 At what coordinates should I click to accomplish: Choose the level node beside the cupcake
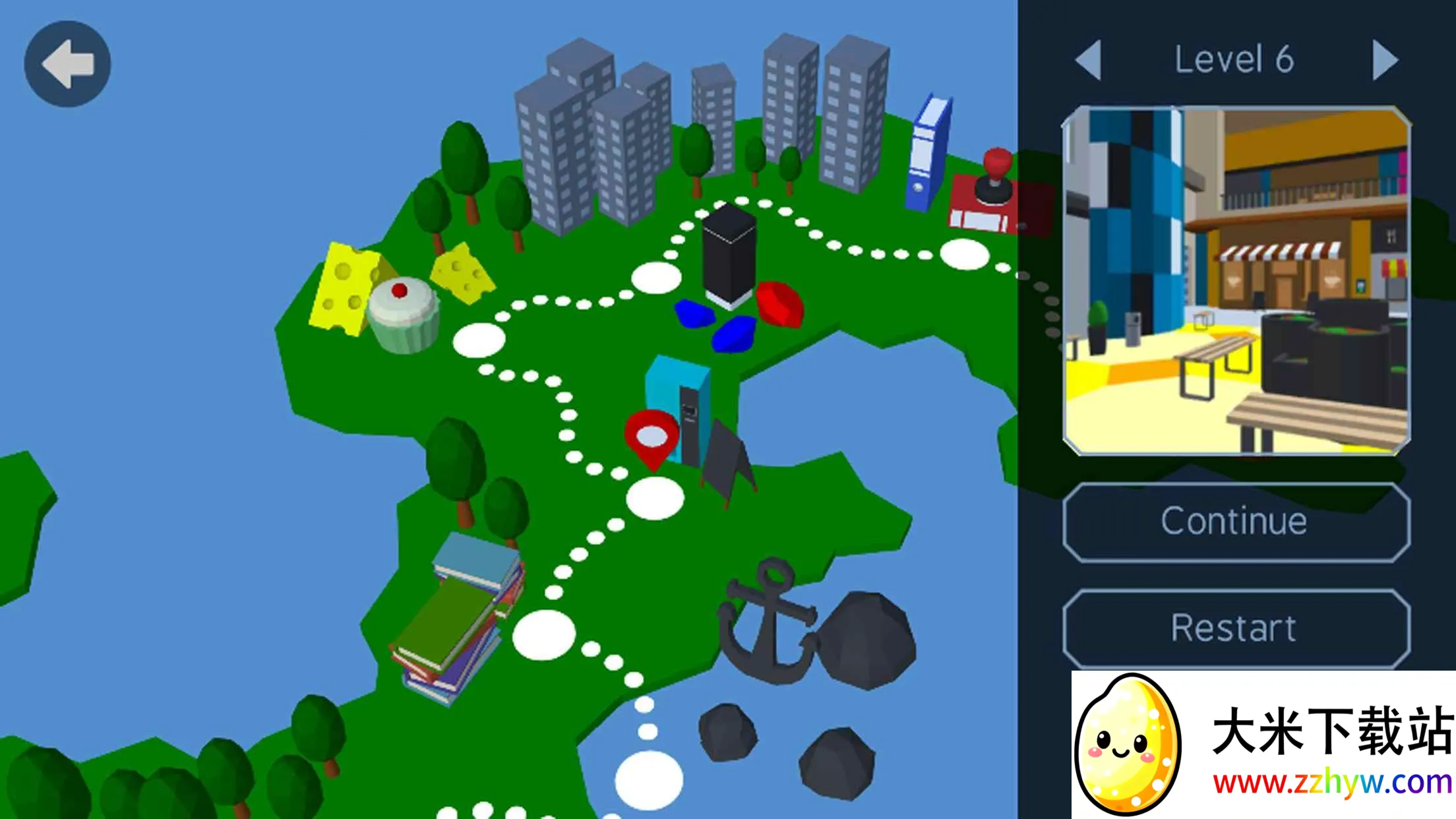479,340
